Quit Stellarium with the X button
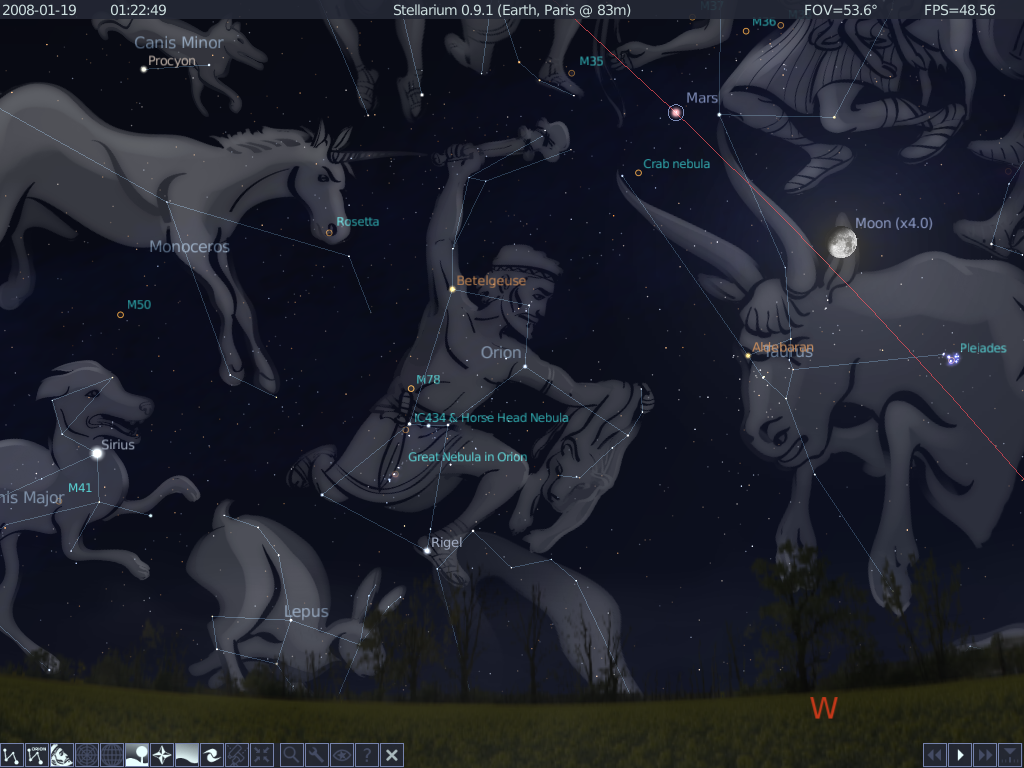 pyautogui.click(x=392, y=755)
